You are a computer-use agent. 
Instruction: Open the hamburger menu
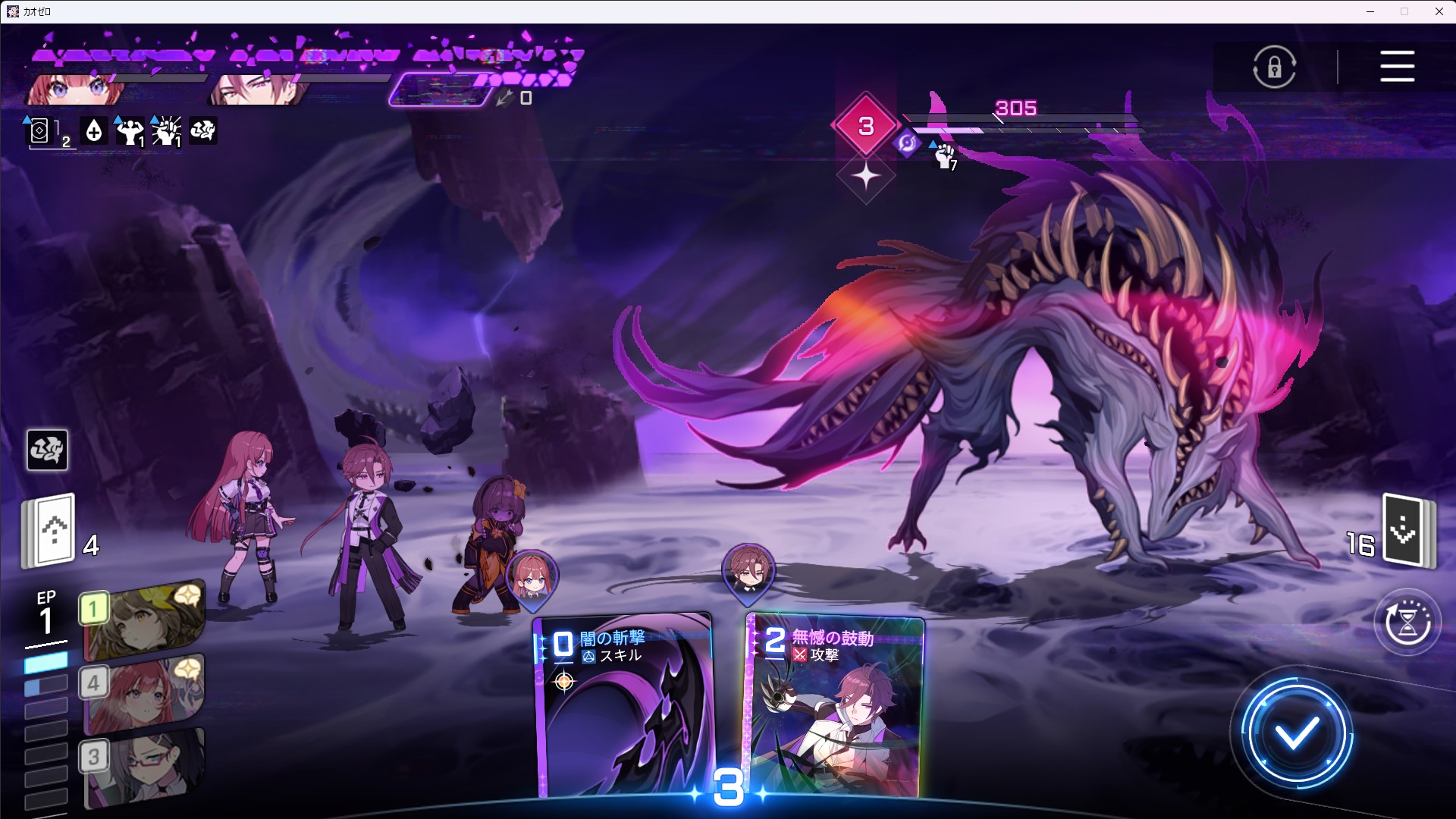(x=1397, y=67)
